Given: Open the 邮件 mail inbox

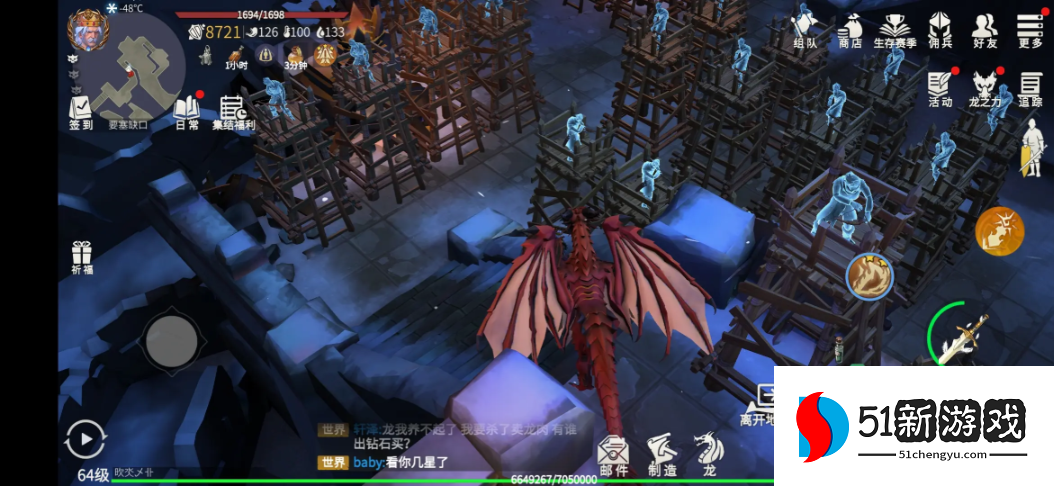Looking at the screenshot, I should click(613, 453).
